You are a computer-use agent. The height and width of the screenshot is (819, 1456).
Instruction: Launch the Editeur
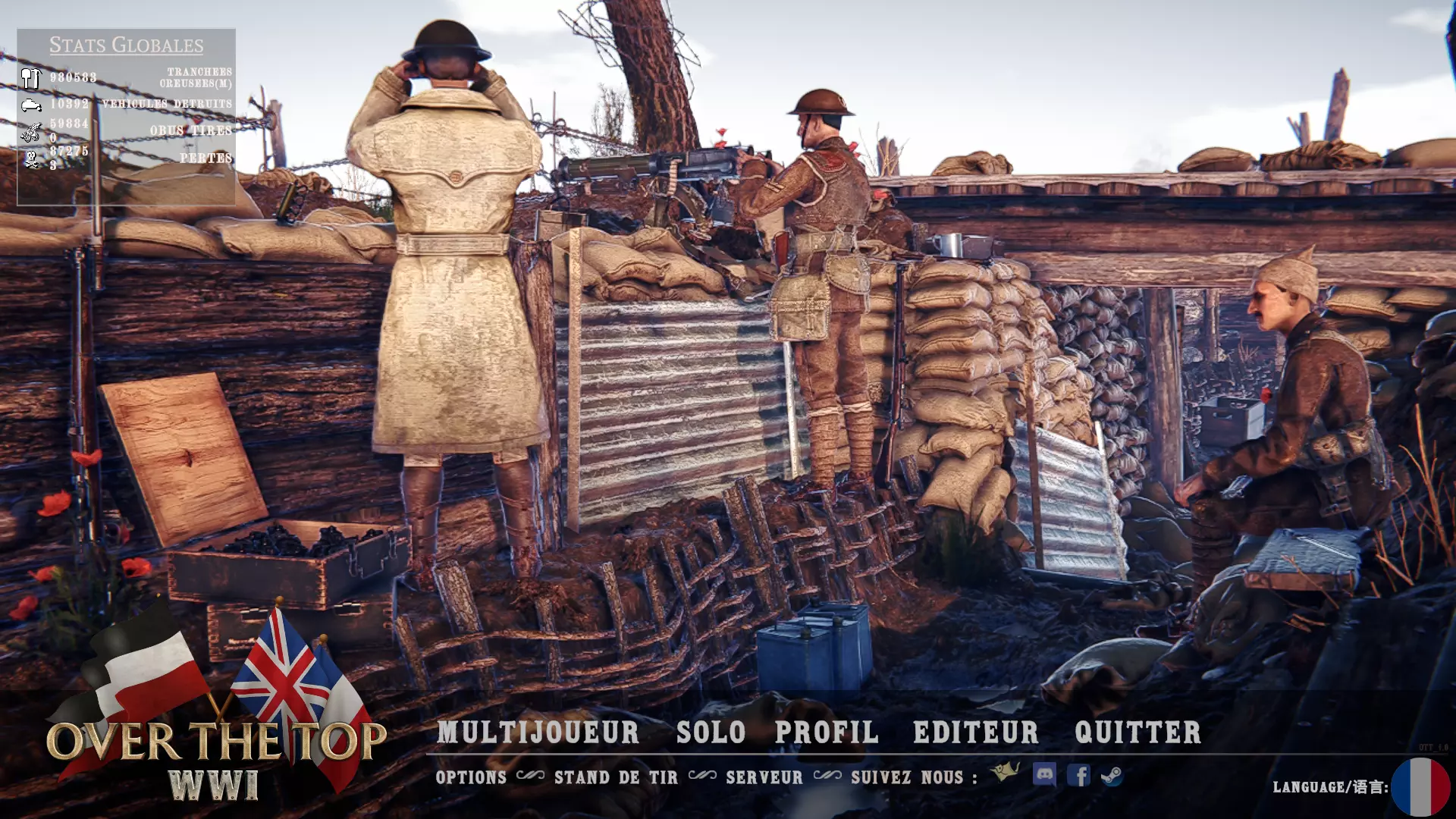point(976,733)
